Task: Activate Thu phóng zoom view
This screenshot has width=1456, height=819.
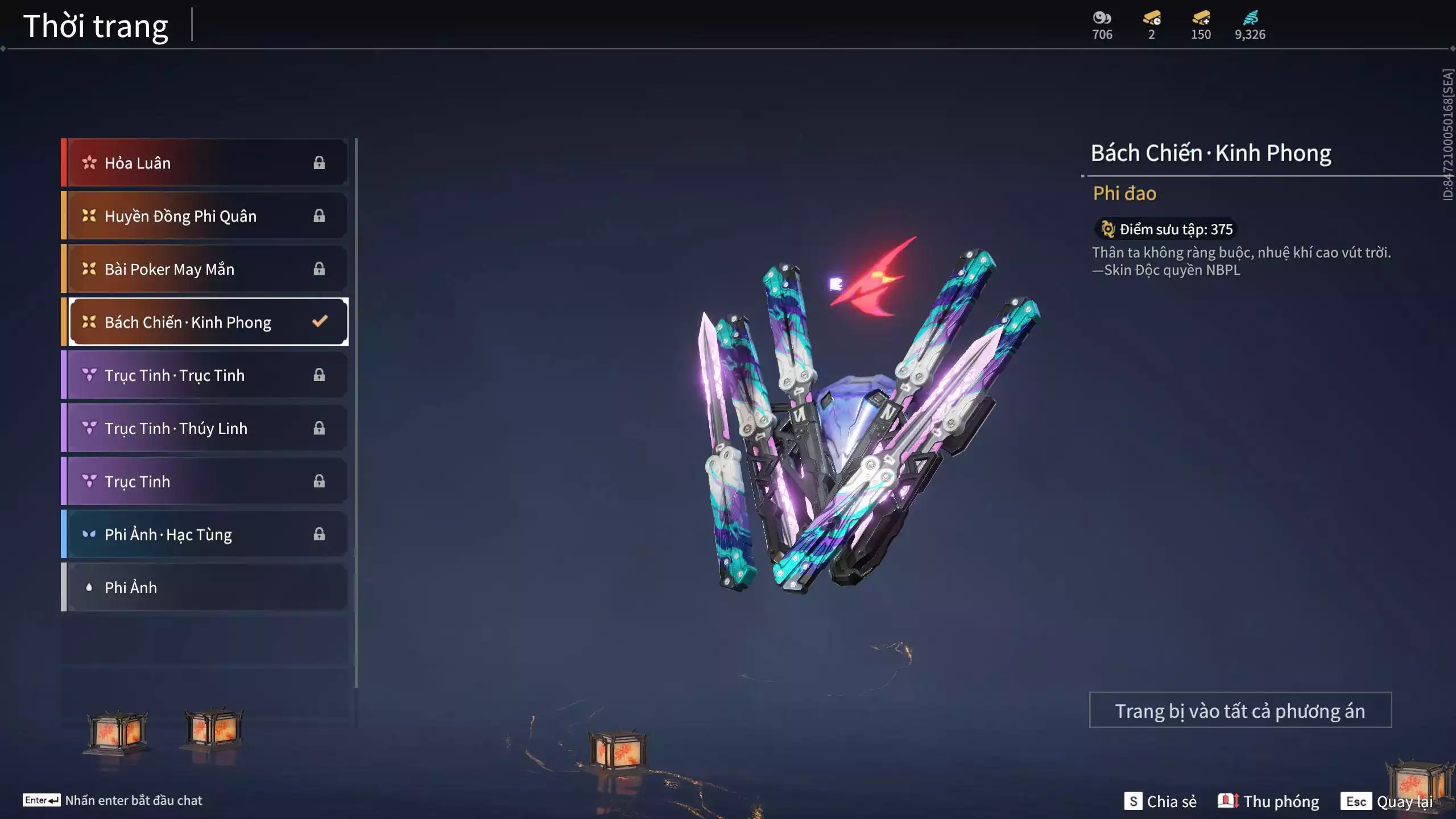Action: tap(1268, 801)
